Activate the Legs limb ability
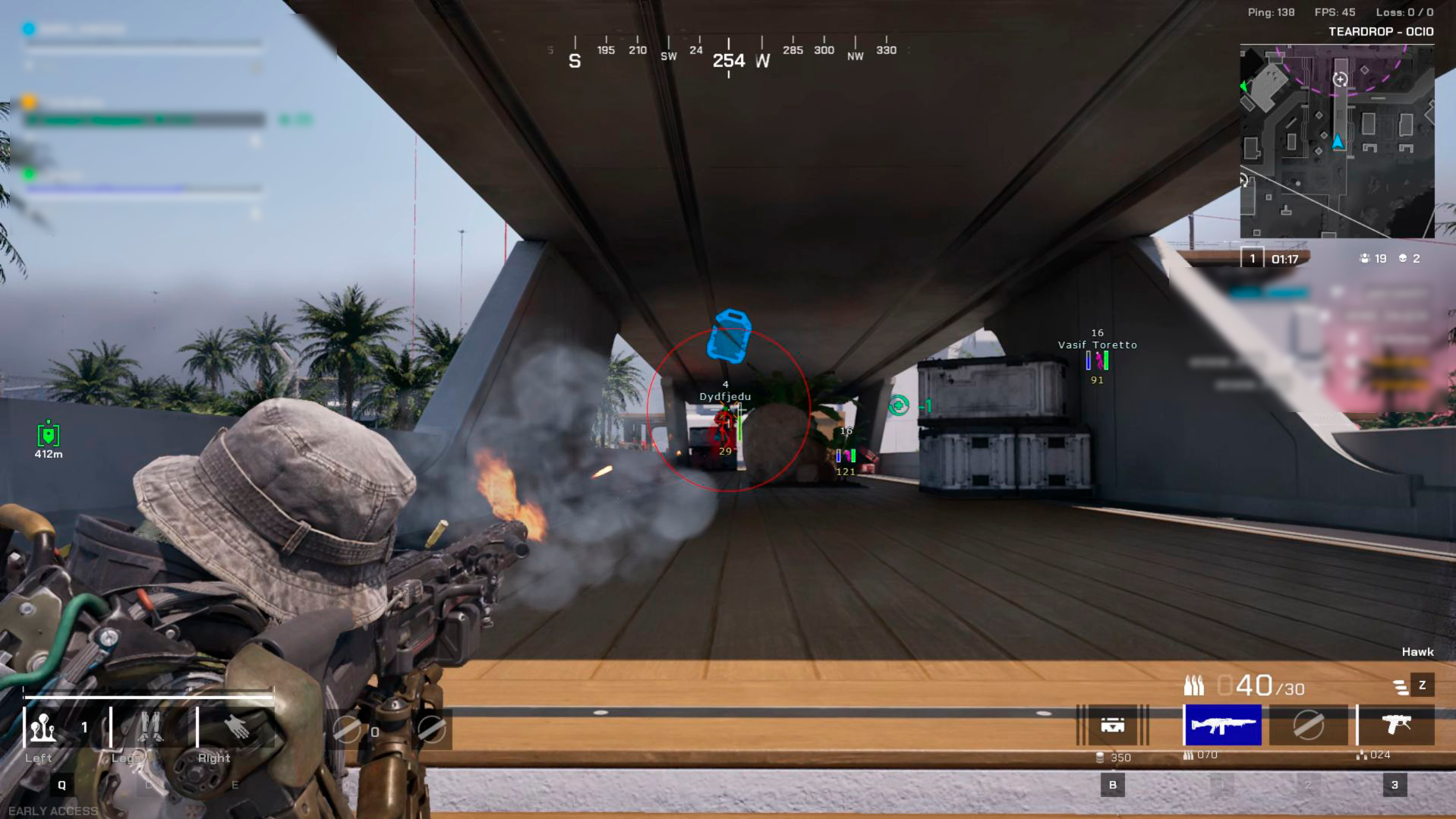1456x819 pixels. 150,729
